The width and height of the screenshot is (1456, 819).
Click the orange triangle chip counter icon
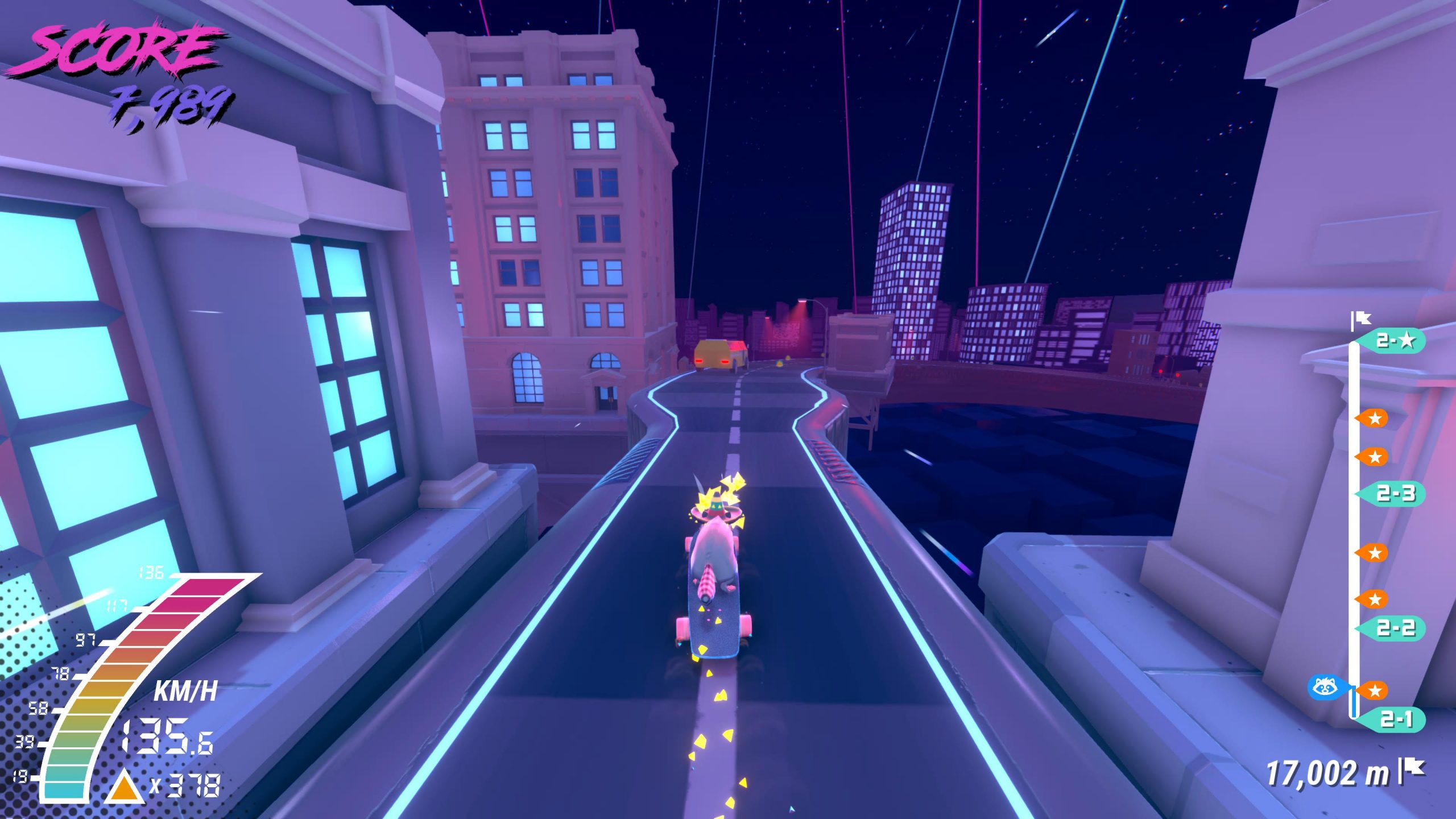coord(126,787)
